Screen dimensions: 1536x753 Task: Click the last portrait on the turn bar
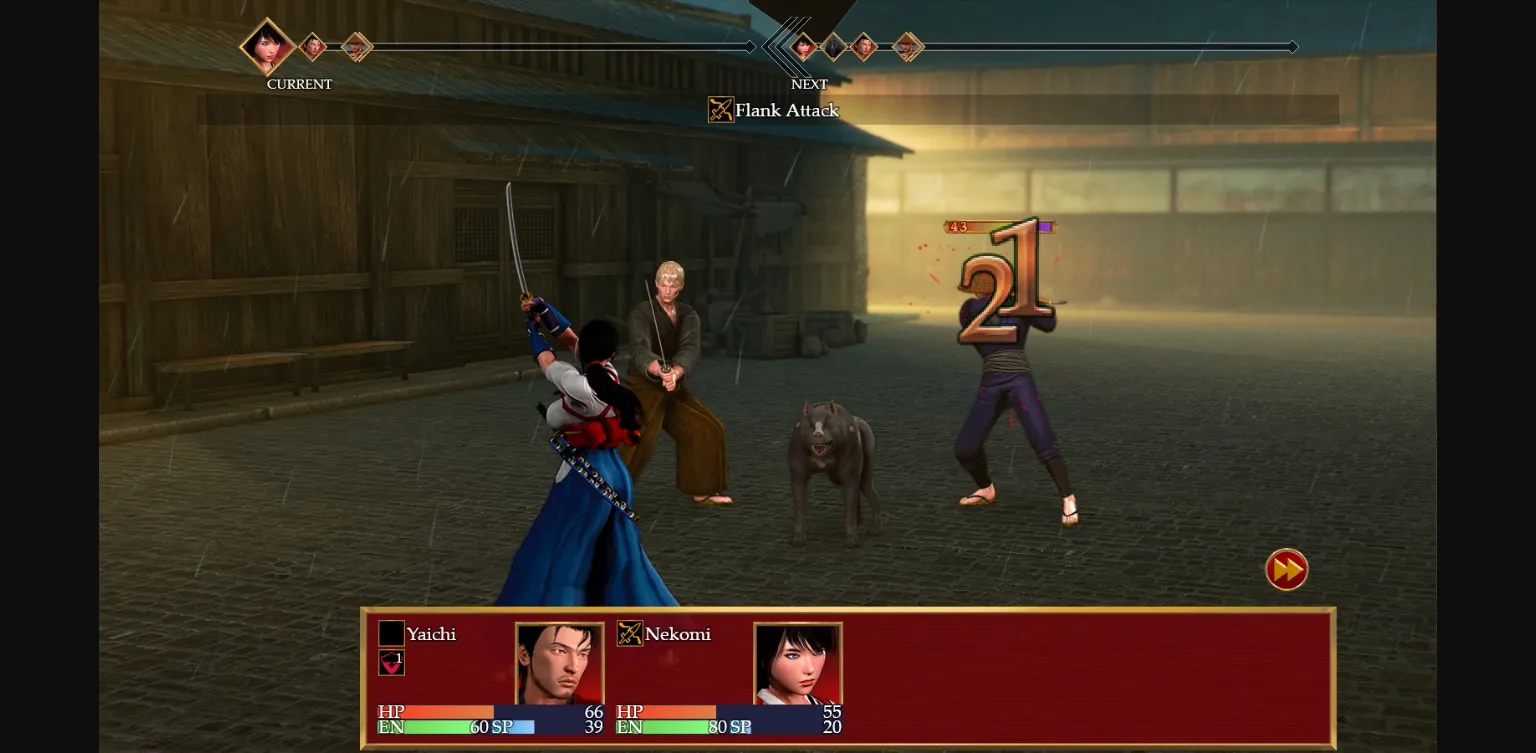[908, 46]
